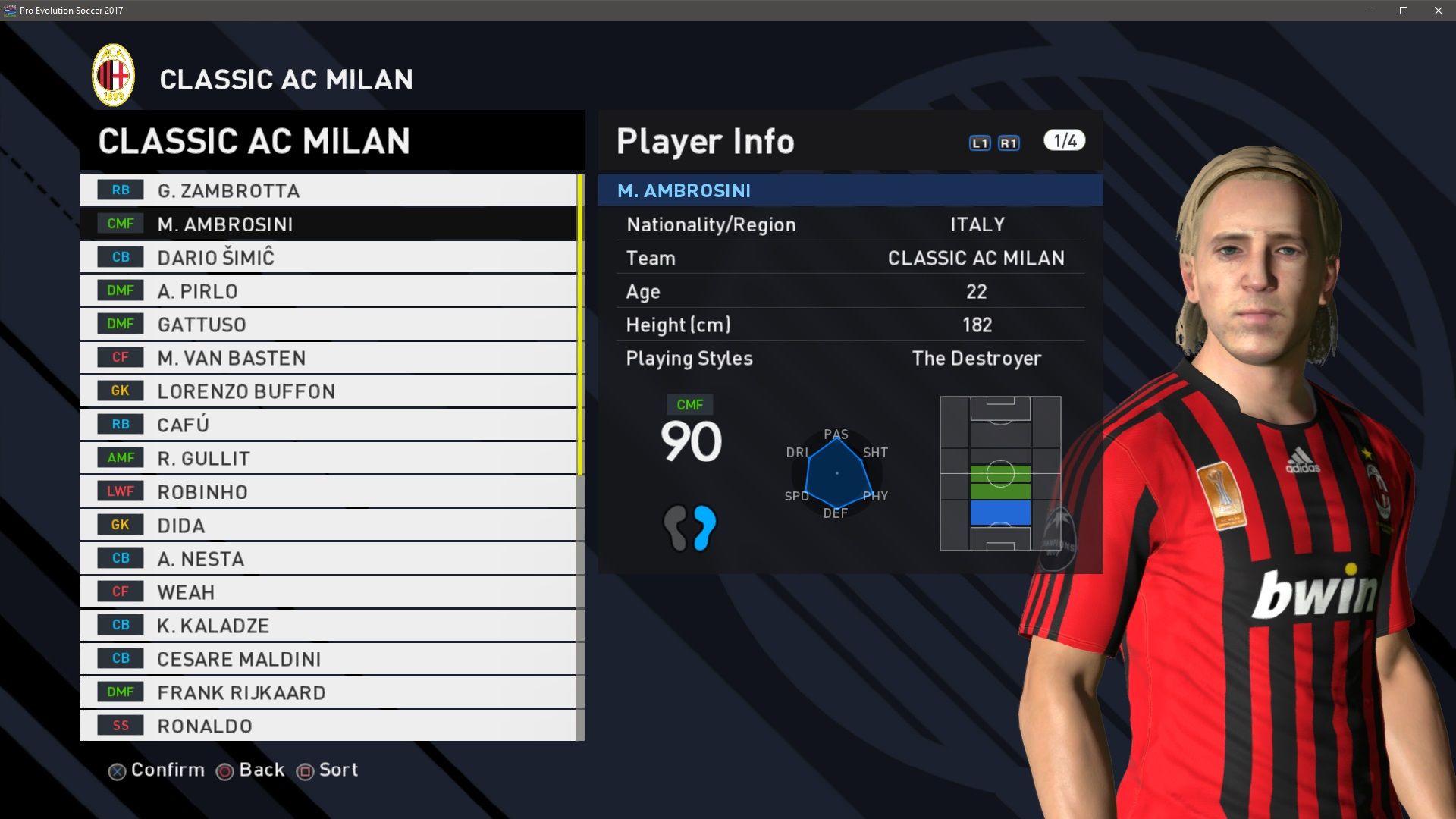Viewport: 1456px width, 819px height.
Task: Choose the M. Ambrosini player row
Action: click(x=327, y=224)
